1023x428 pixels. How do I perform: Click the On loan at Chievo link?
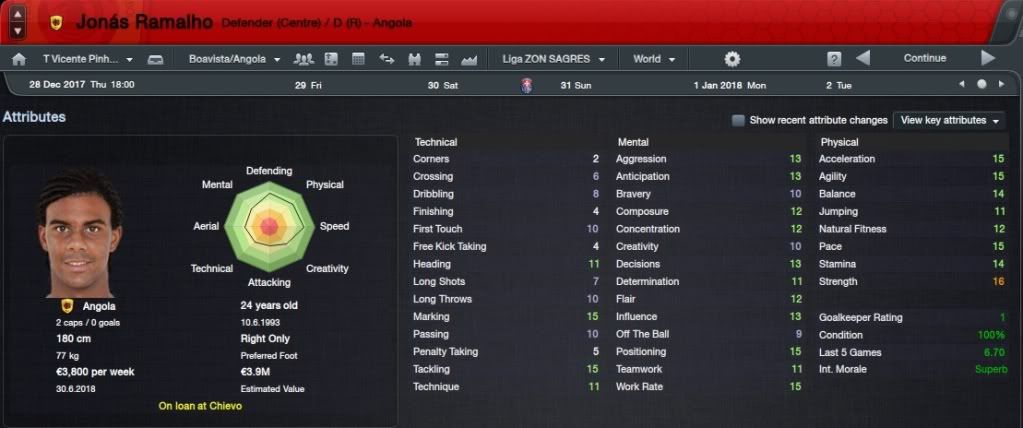200,406
